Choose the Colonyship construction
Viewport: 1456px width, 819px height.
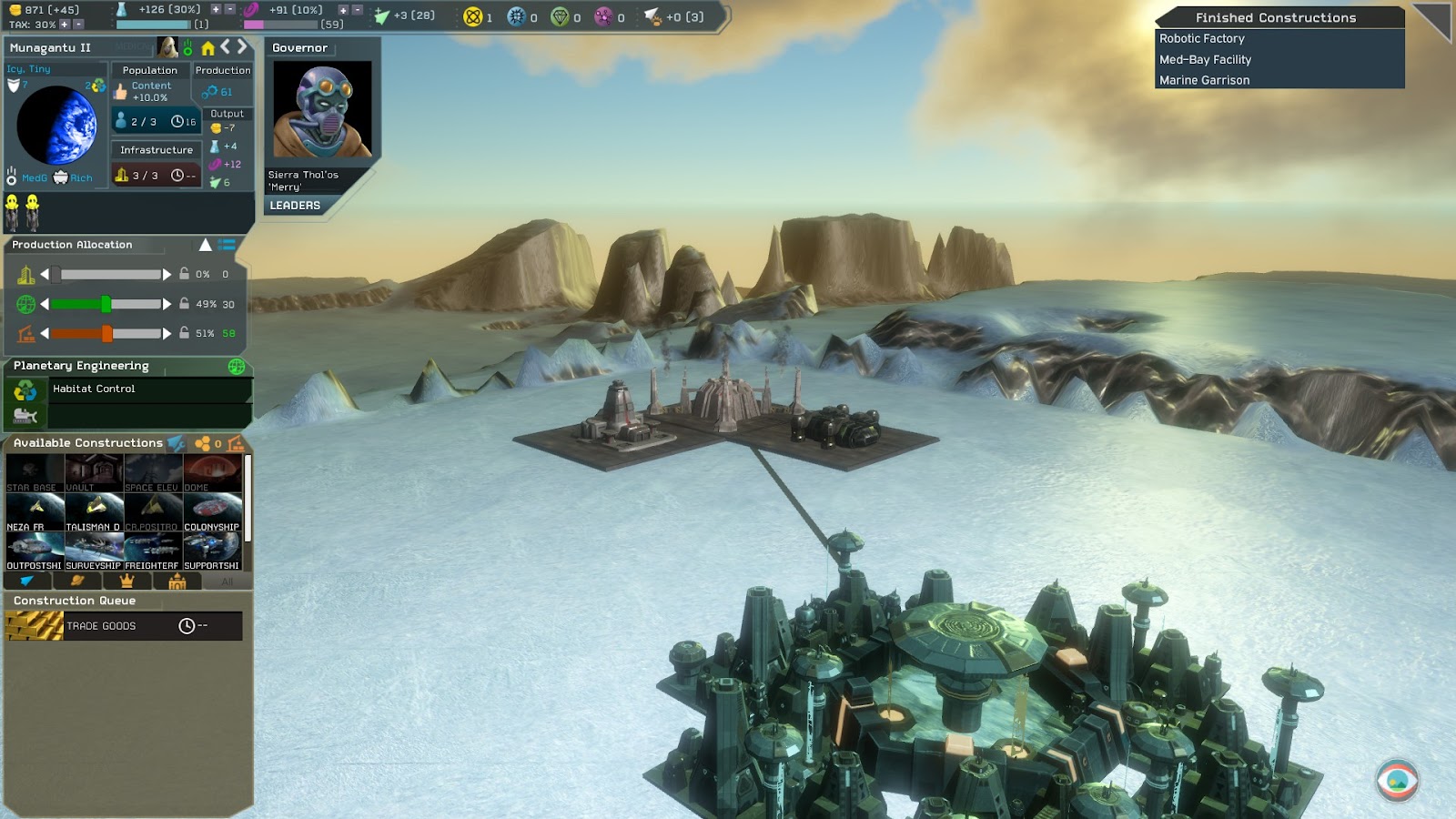pos(212,511)
